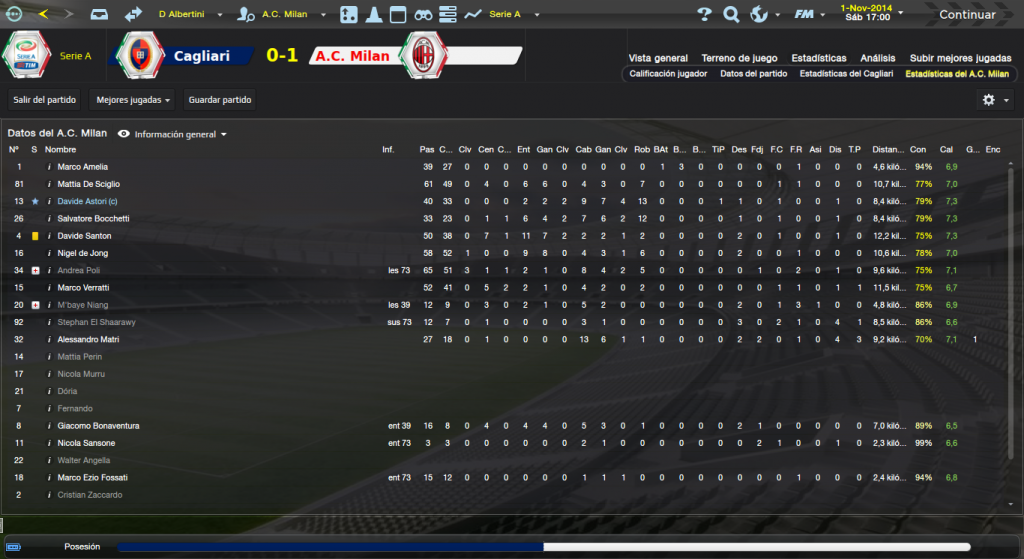This screenshot has width=1024, height=559.
Task: Open the Datos del partido sub-tab
Action: pyautogui.click(x=753, y=74)
